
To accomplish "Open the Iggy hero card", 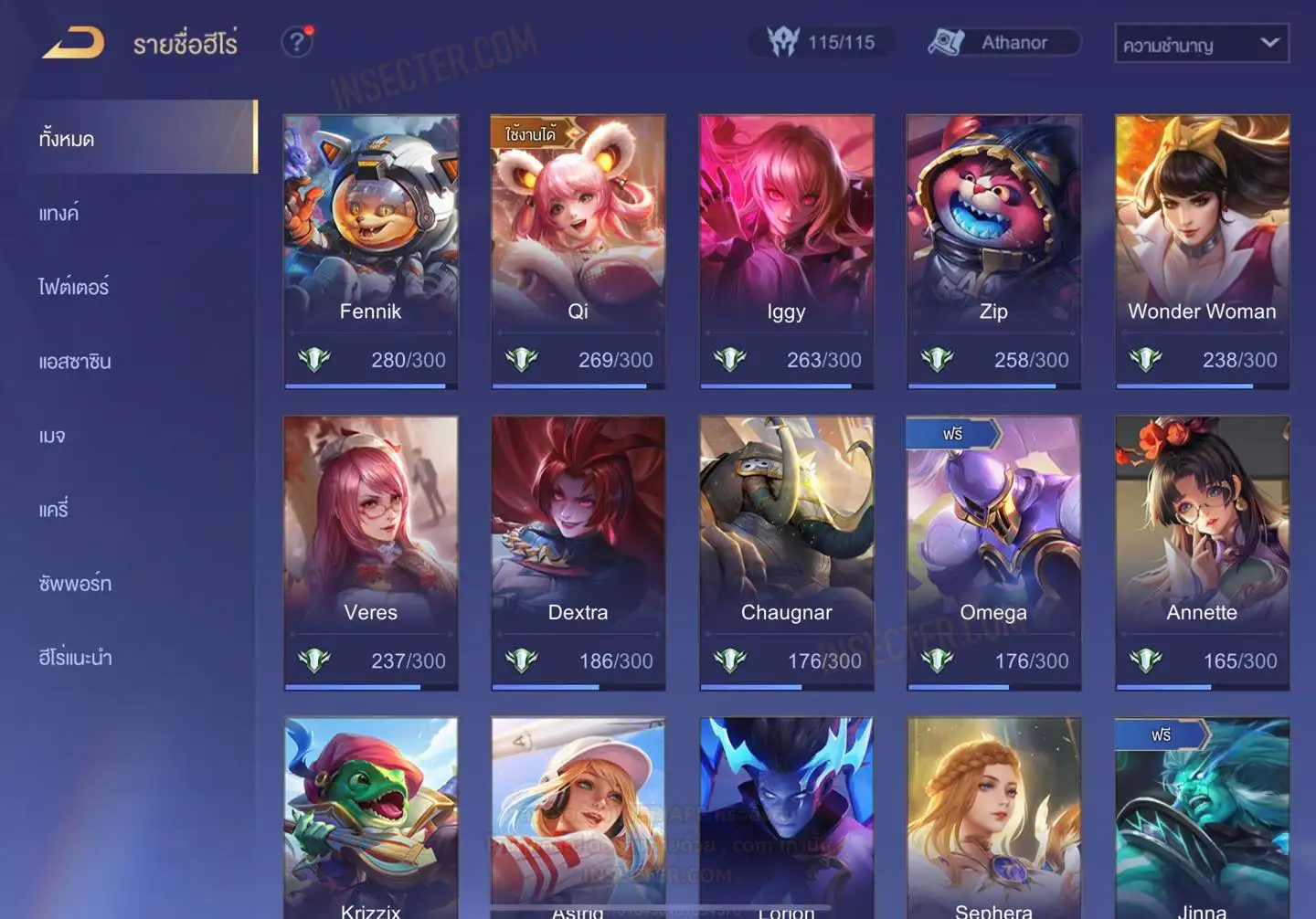I will click(786, 250).
